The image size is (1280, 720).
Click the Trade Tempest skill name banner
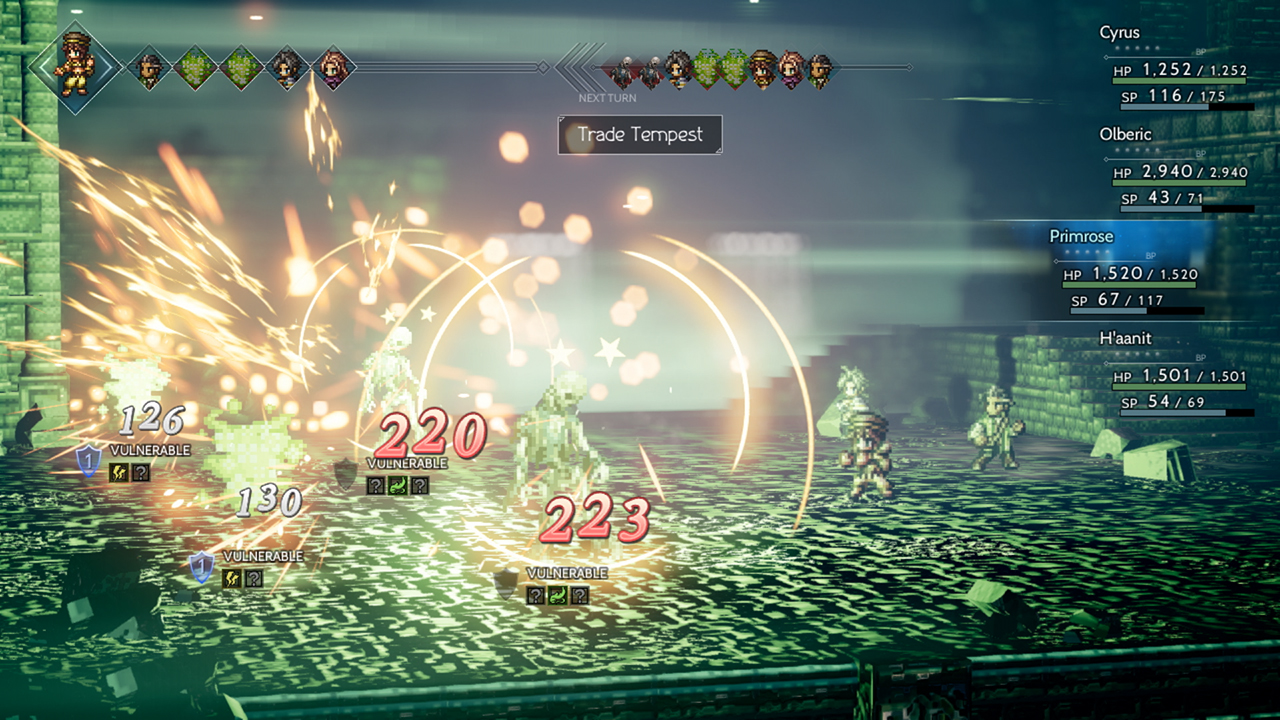(x=640, y=135)
